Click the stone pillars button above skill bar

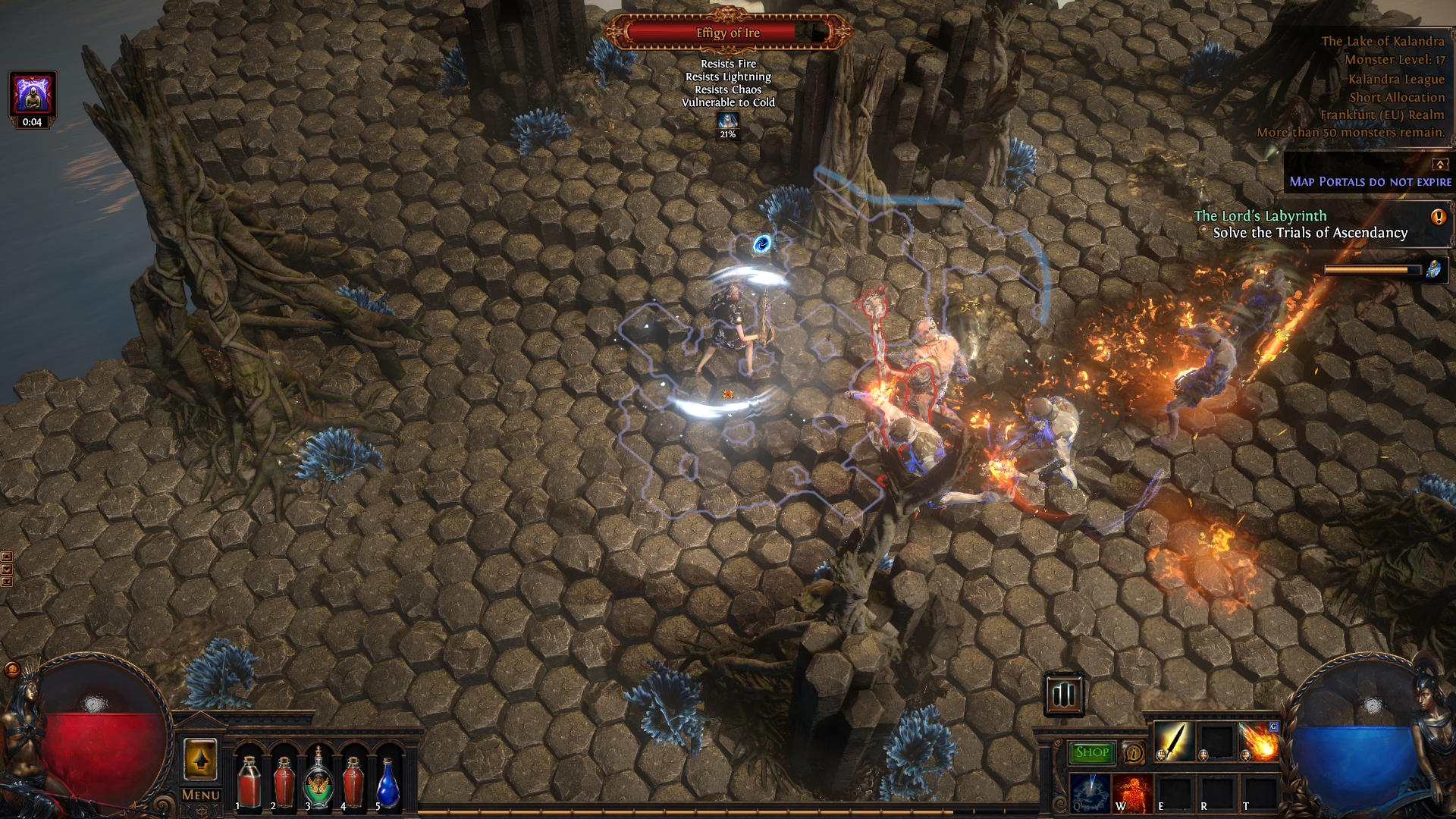1063,694
